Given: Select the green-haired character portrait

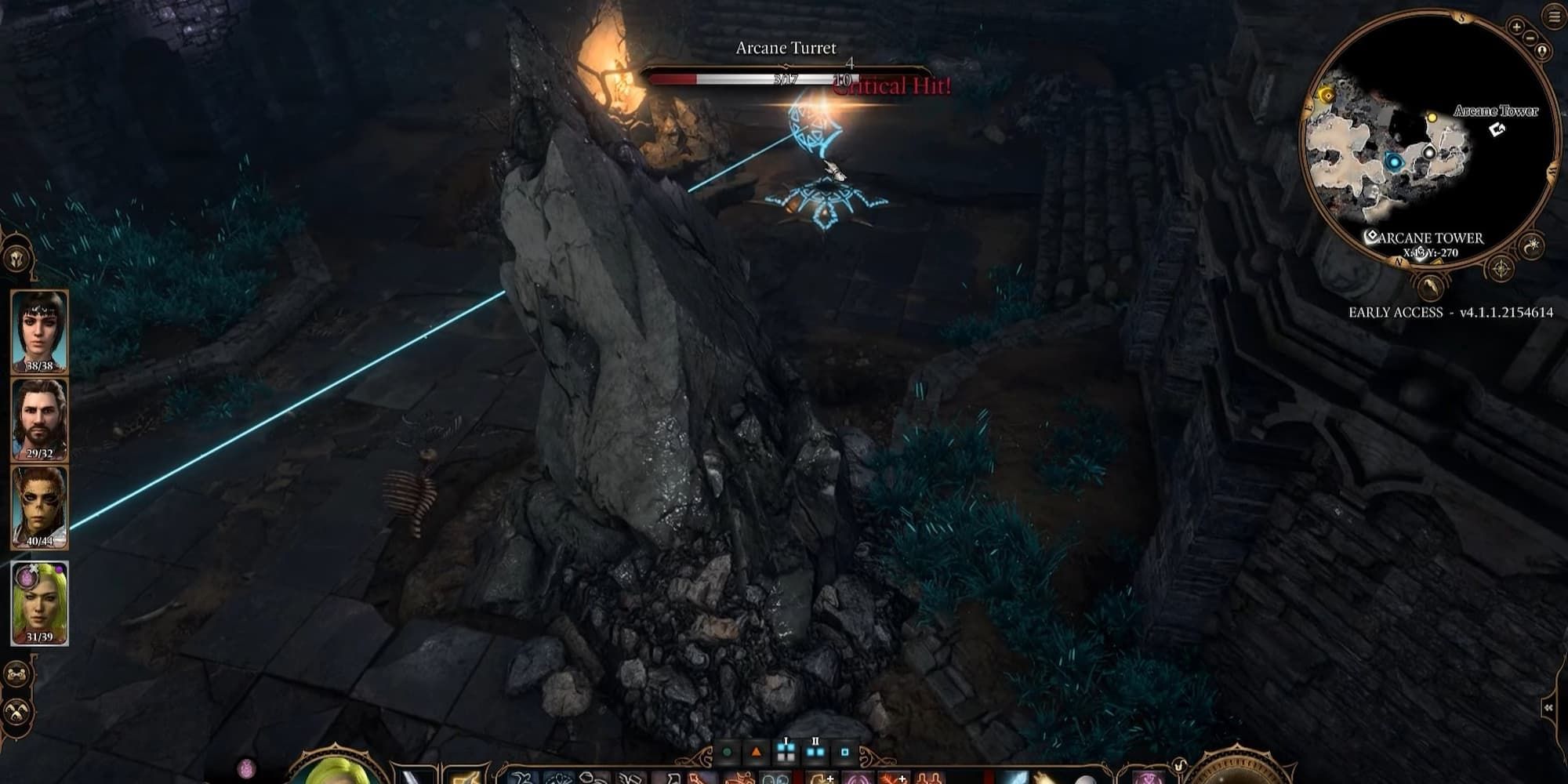Looking at the screenshot, I should (x=39, y=603).
